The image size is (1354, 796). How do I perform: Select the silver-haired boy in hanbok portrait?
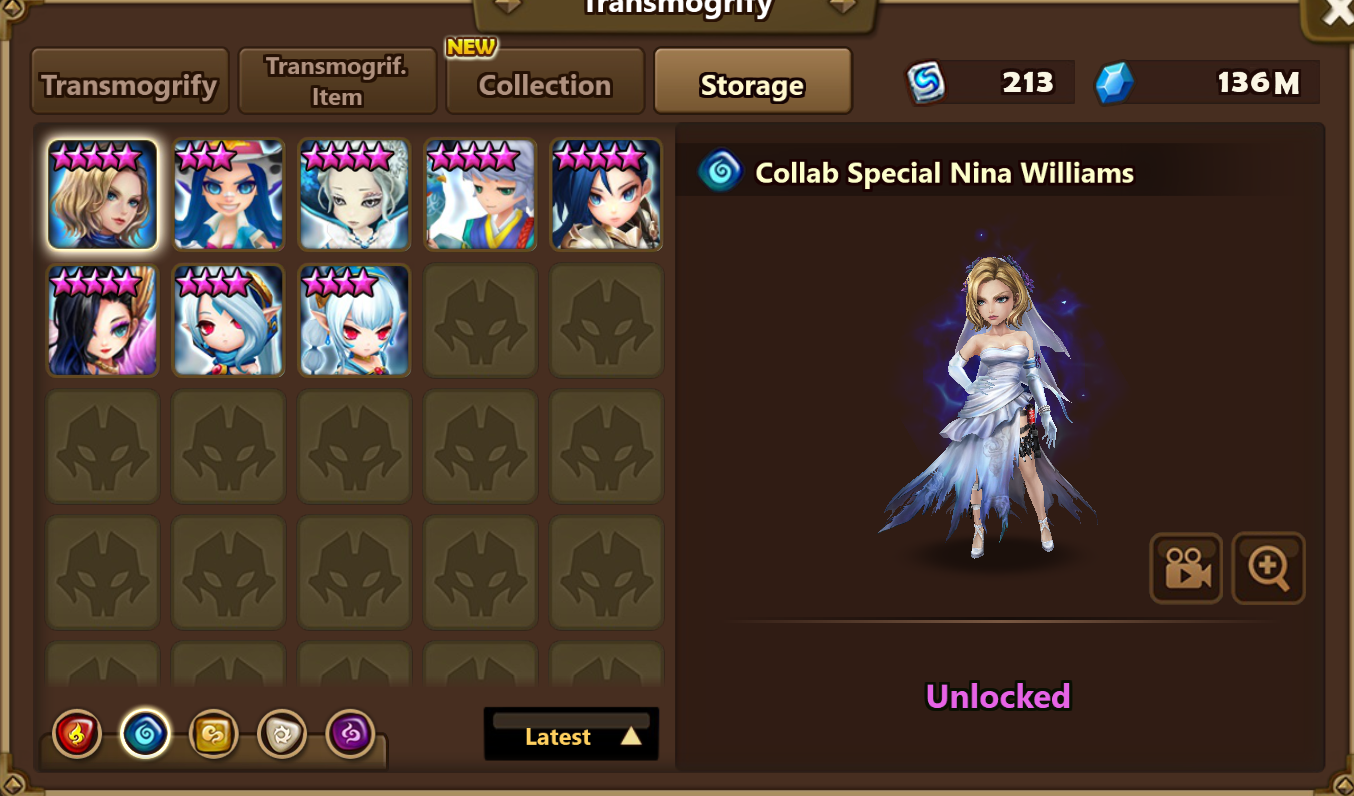tap(481, 194)
